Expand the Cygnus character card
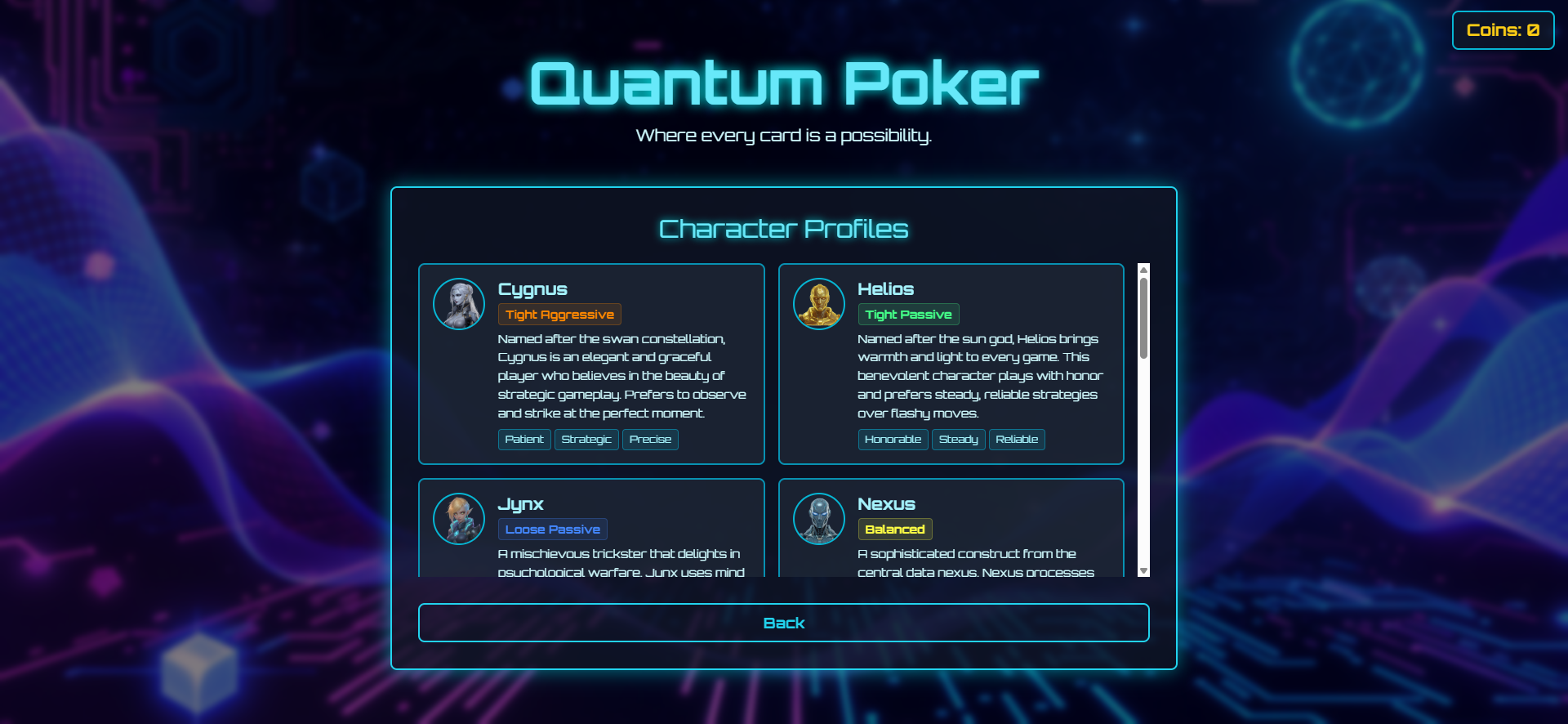The width and height of the screenshot is (1568, 724). (591, 364)
